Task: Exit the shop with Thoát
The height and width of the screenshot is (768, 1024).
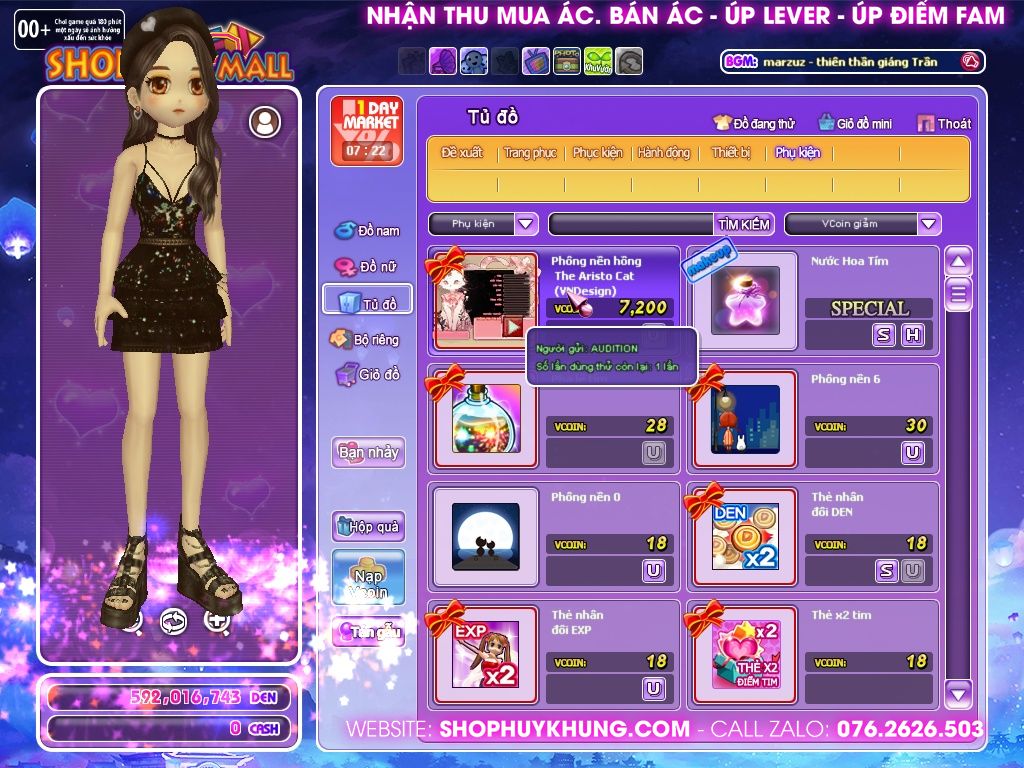Action: pyautogui.click(x=944, y=123)
